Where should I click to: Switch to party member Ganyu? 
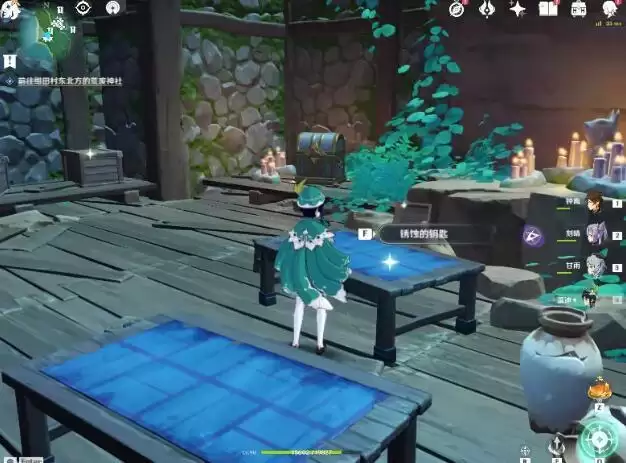coord(595,265)
